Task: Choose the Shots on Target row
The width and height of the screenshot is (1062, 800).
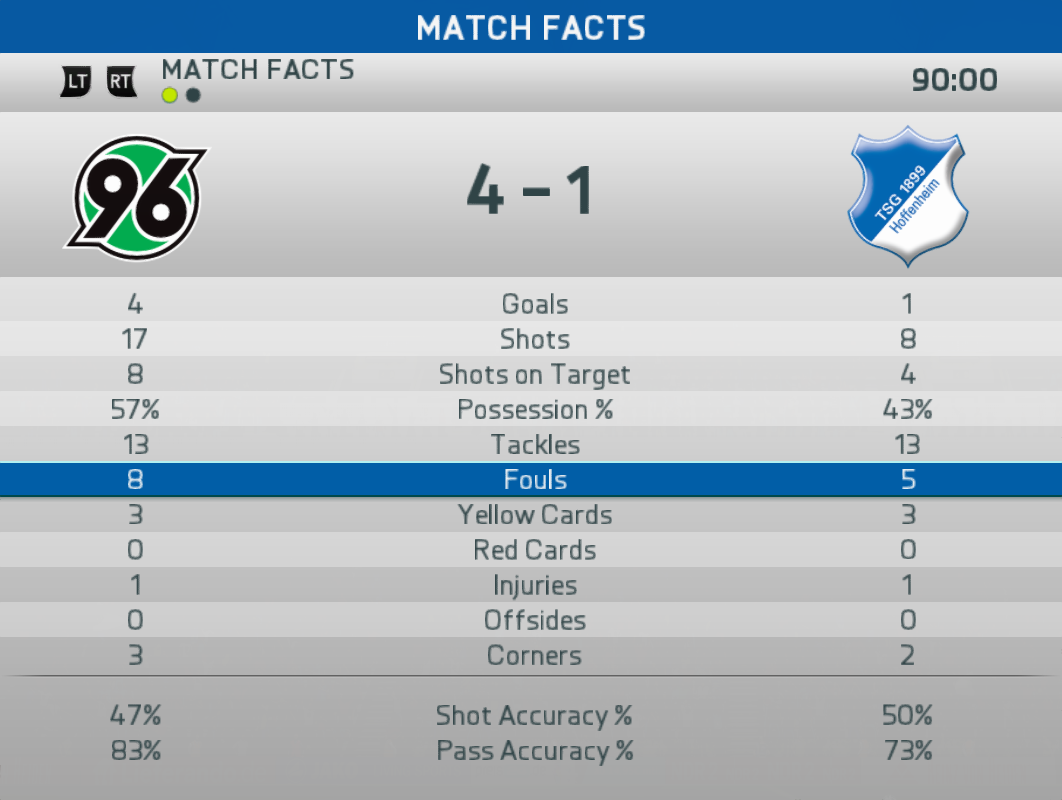Action: 534,375
